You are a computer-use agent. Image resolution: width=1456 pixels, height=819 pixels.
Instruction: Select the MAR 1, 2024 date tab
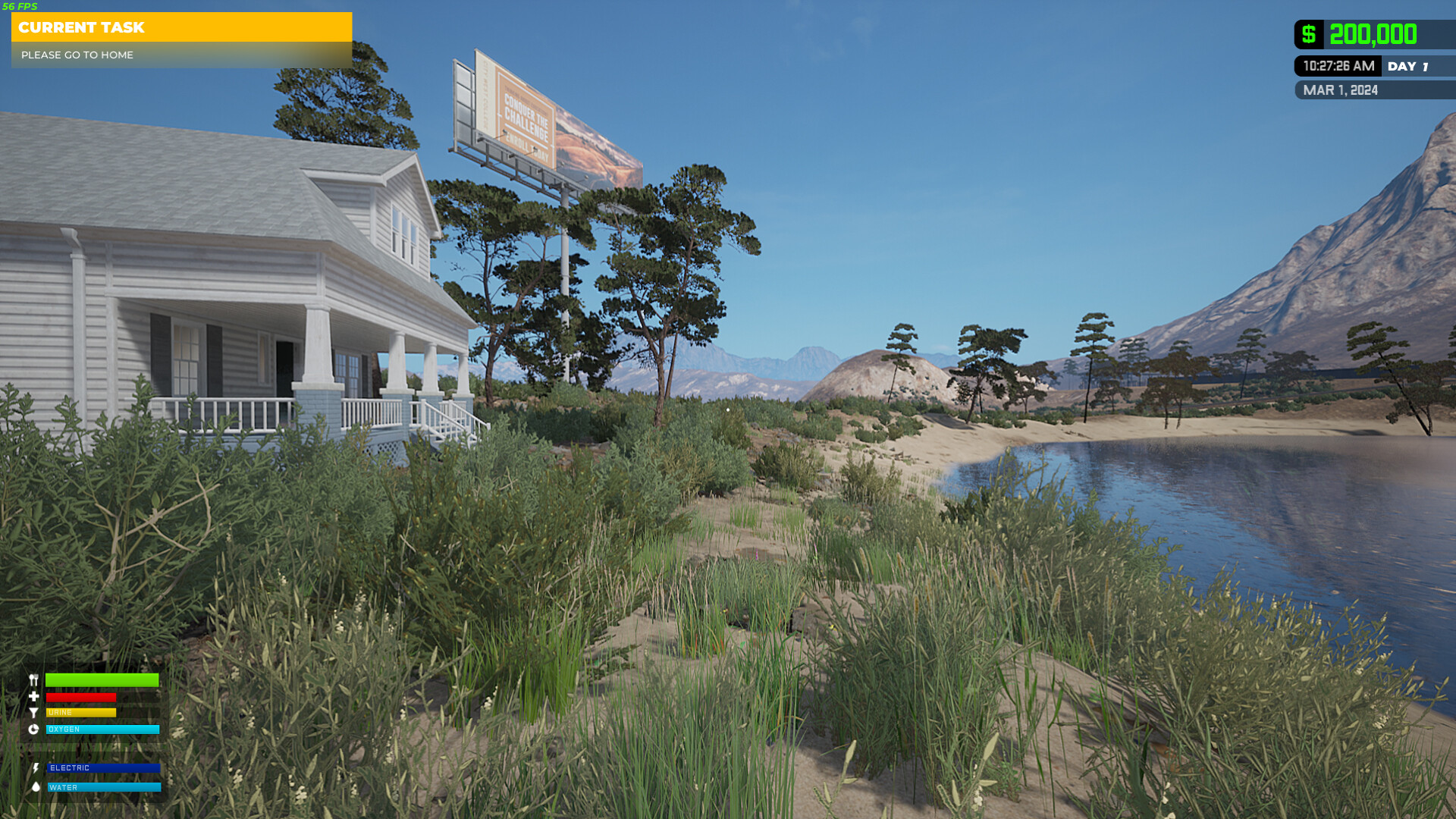point(1341,90)
